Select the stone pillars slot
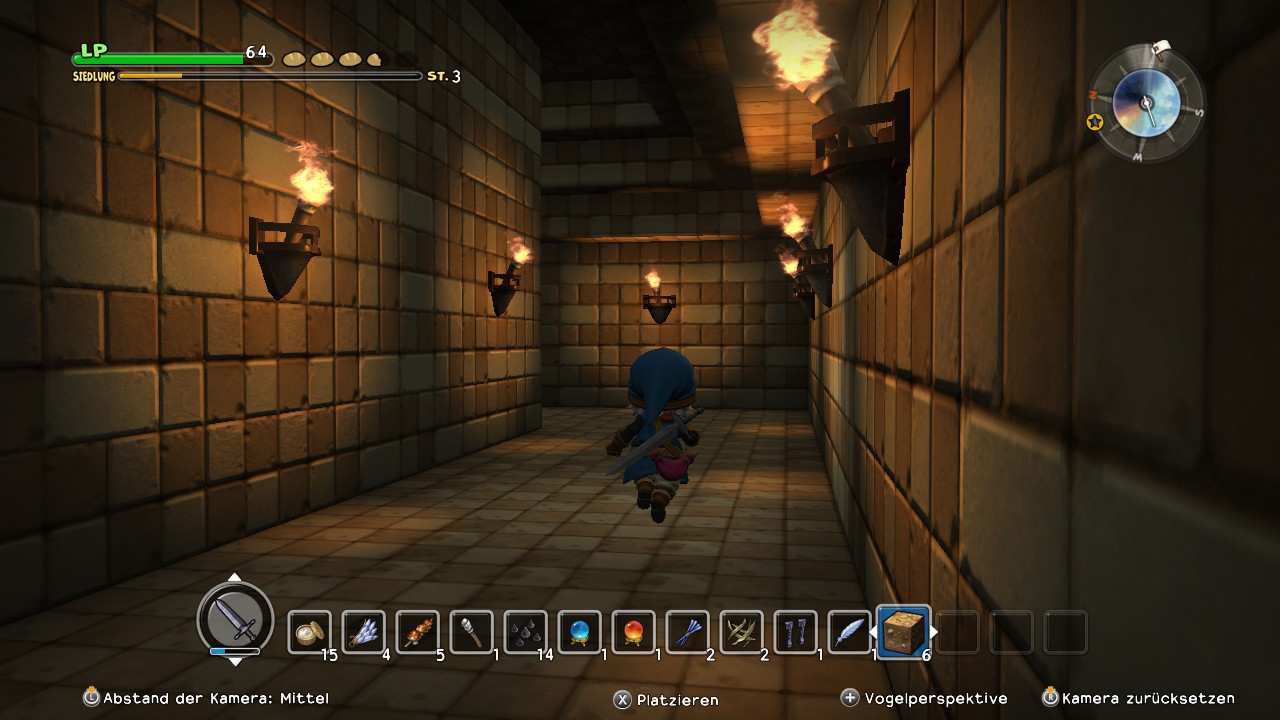Image resolution: width=1280 pixels, height=720 pixels. point(795,632)
